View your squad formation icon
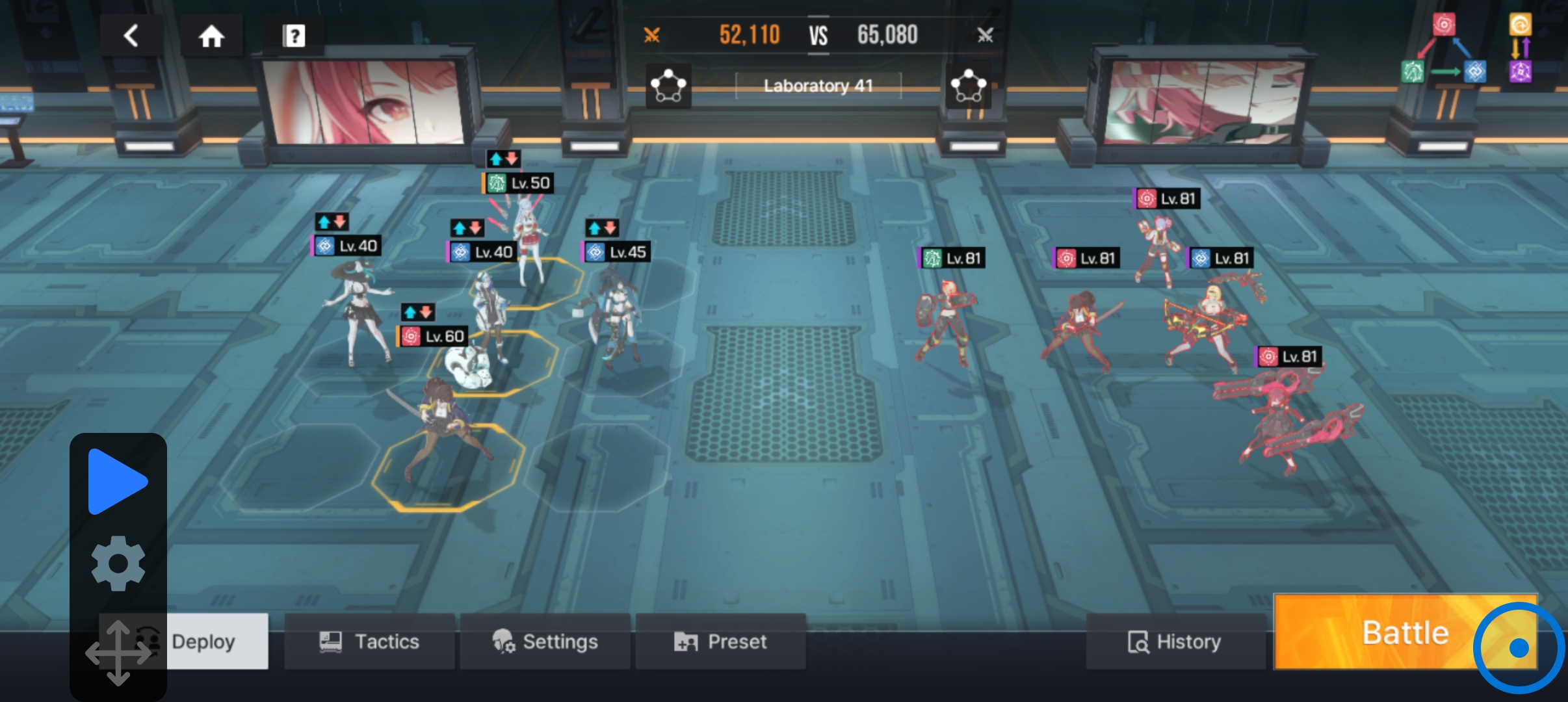This screenshot has width=1568, height=702. [x=668, y=86]
